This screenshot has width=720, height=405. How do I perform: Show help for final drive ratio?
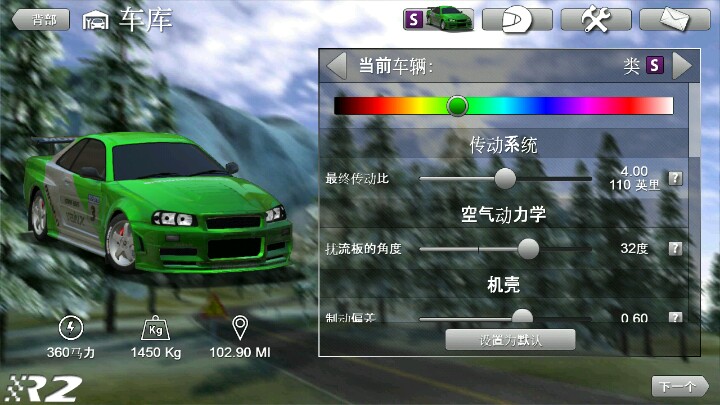[x=675, y=178]
